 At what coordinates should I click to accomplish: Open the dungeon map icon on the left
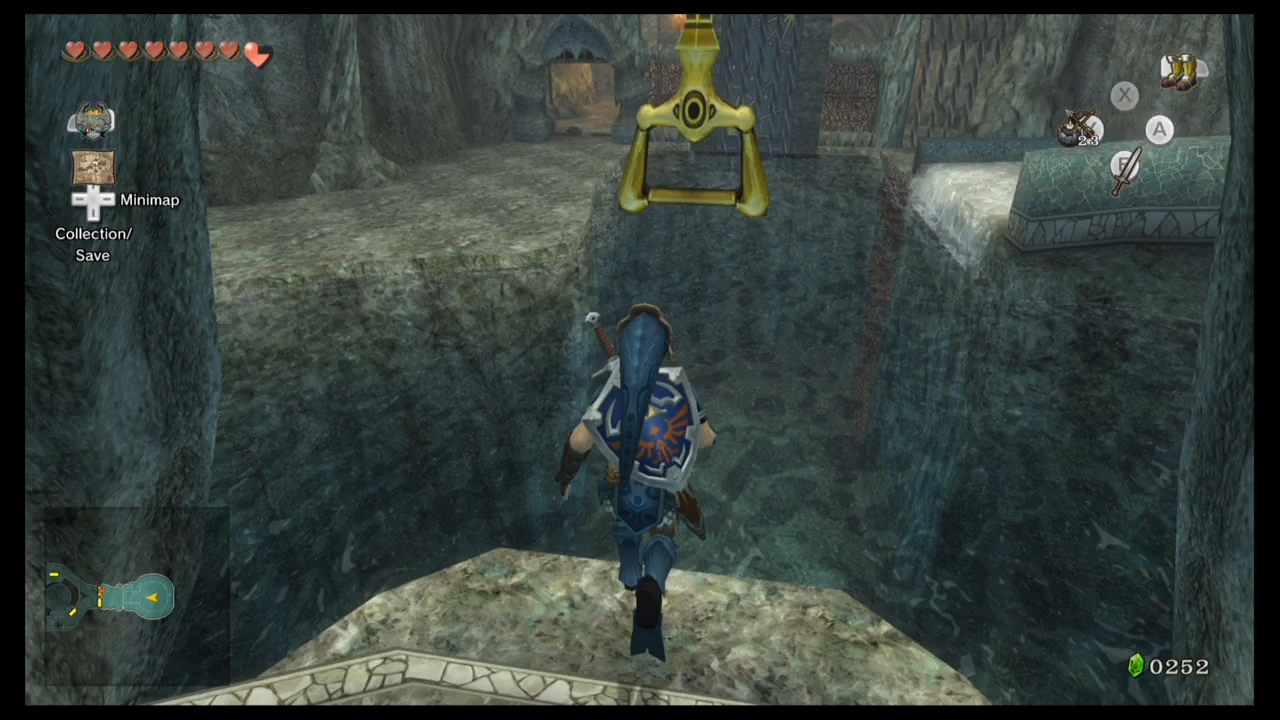(93, 168)
